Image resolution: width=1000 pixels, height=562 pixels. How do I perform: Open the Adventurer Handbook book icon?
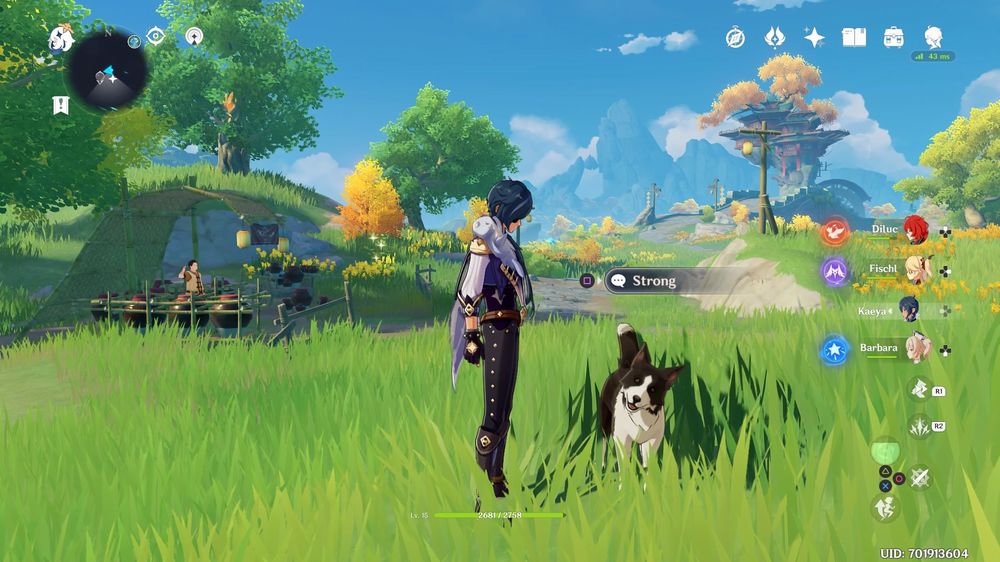(854, 38)
